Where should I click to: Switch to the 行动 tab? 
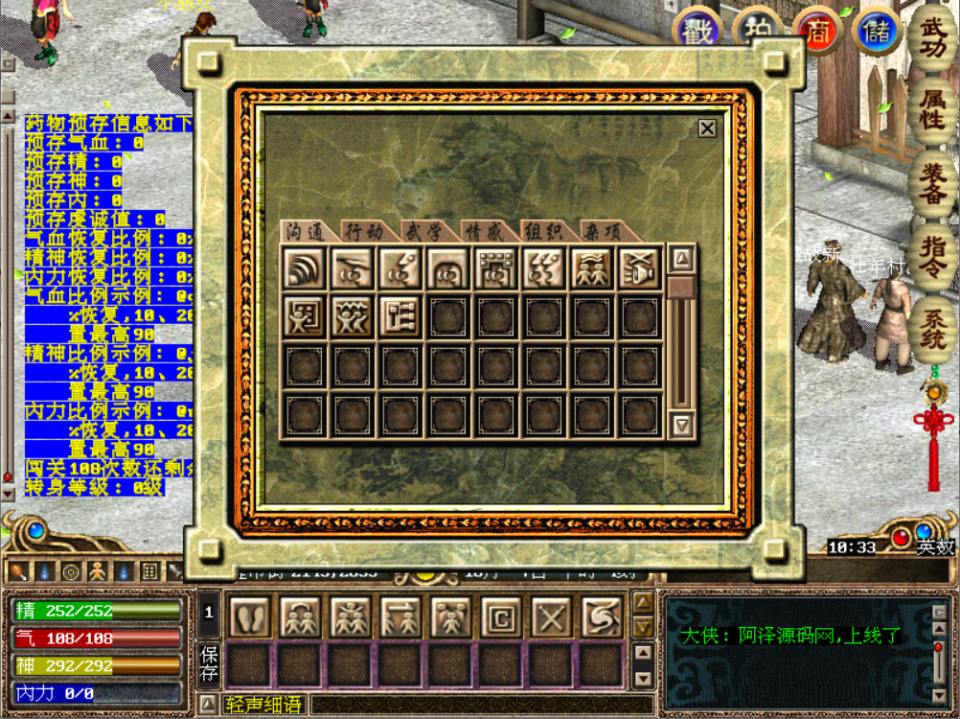pyautogui.click(x=363, y=231)
